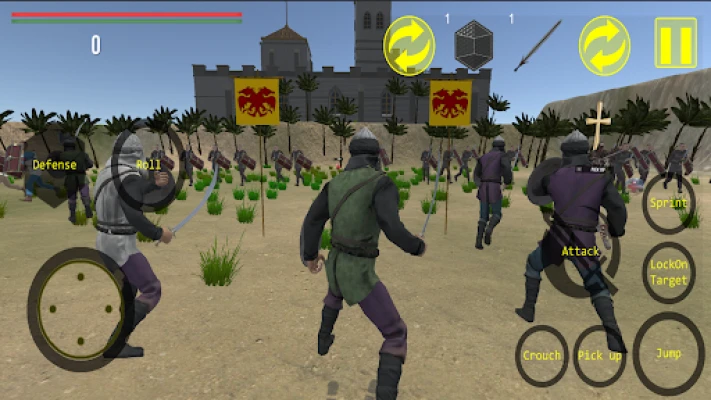Tap the Defense button
The width and height of the screenshot is (711, 400).
pyautogui.click(x=54, y=165)
